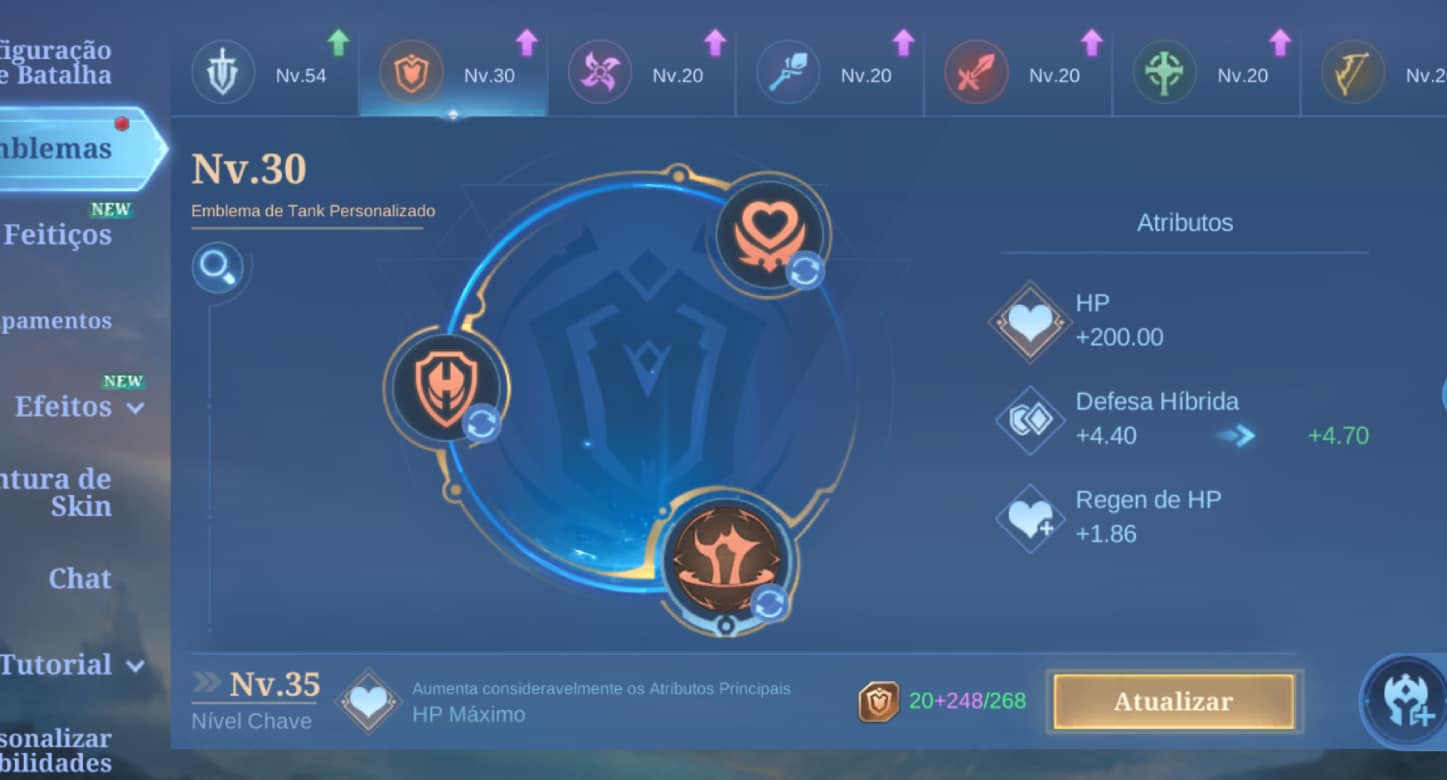Image resolution: width=1447 pixels, height=780 pixels.
Task: Open the magnifier preview icon
Action: point(219,269)
